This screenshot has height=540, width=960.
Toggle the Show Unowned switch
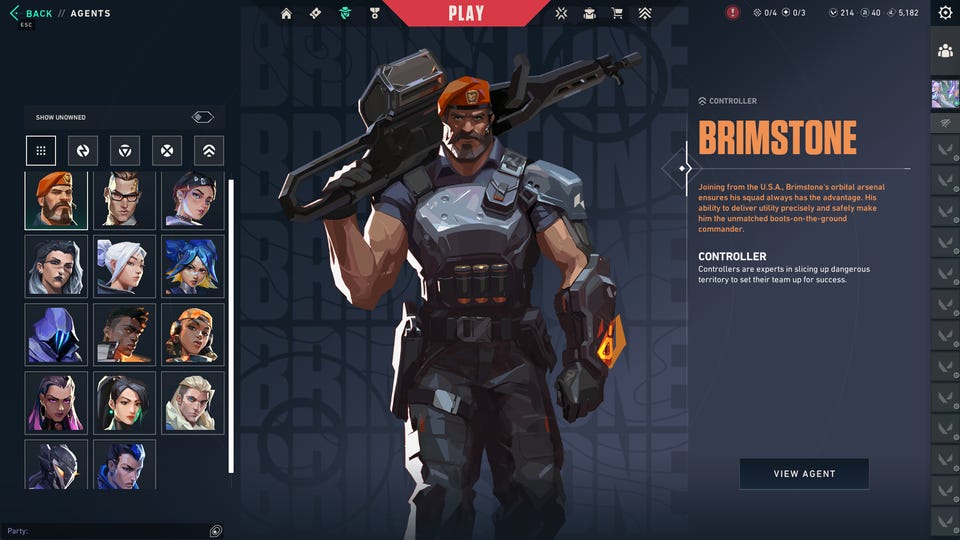coord(203,117)
